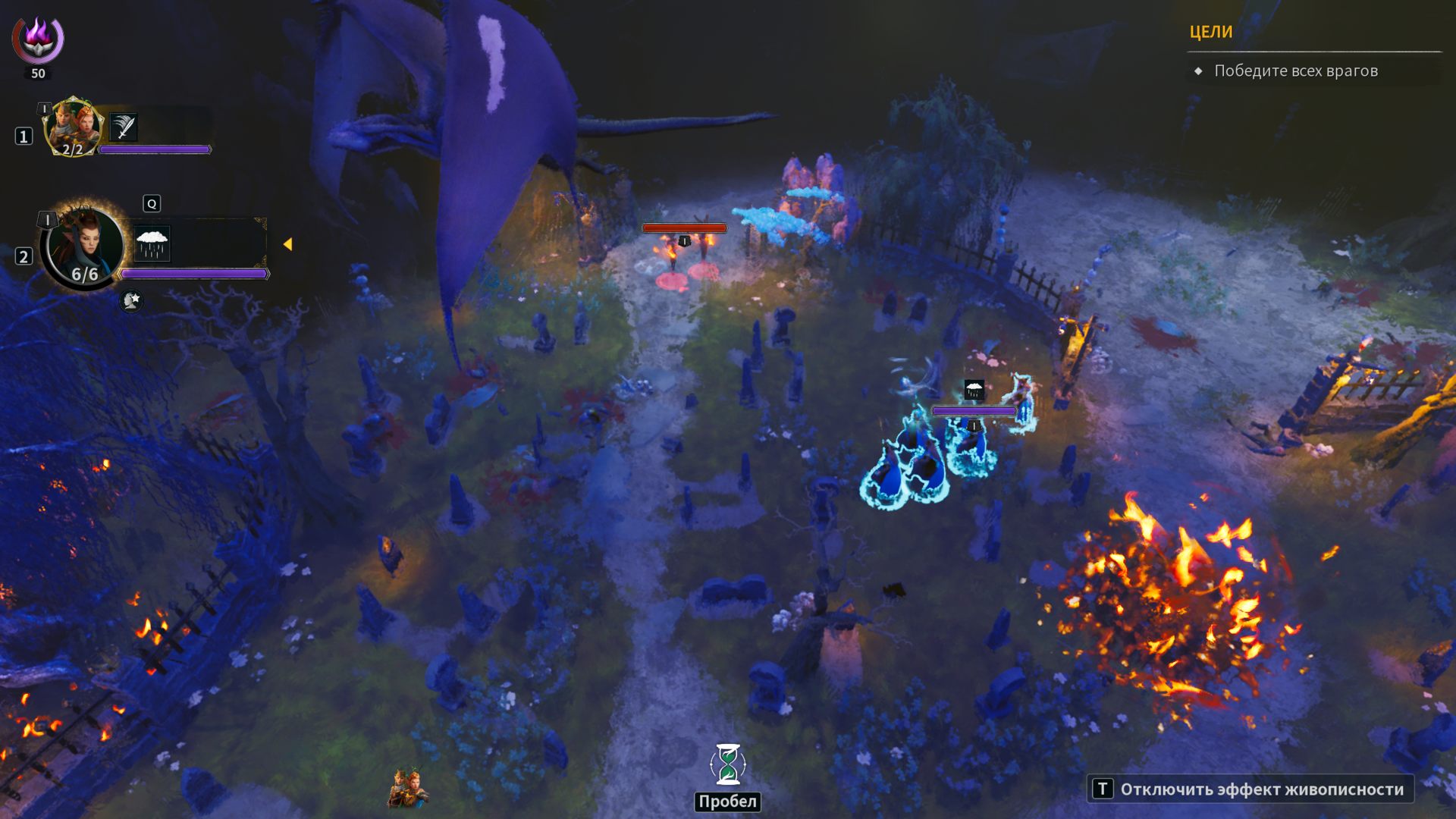End the turn with the hourglass
The width and height of the screenshot is (1456, 819).
point(727,764)
